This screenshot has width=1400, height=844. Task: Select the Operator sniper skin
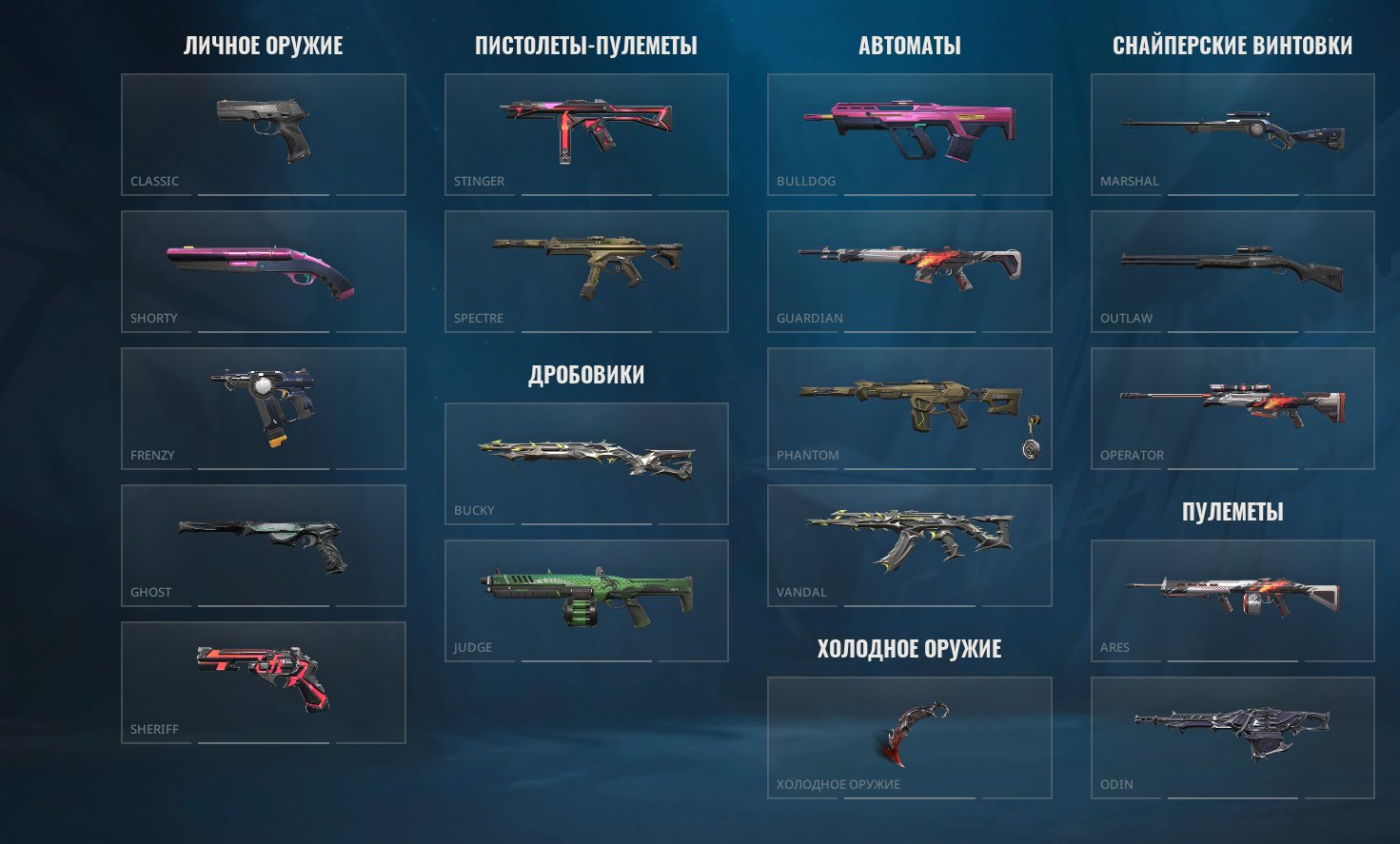[x=1231, y=407]
